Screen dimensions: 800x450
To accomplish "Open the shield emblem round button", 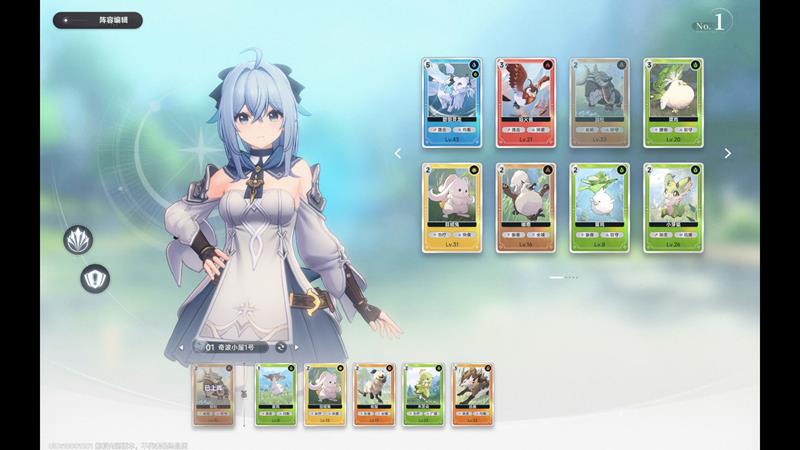I will point(95,279).
